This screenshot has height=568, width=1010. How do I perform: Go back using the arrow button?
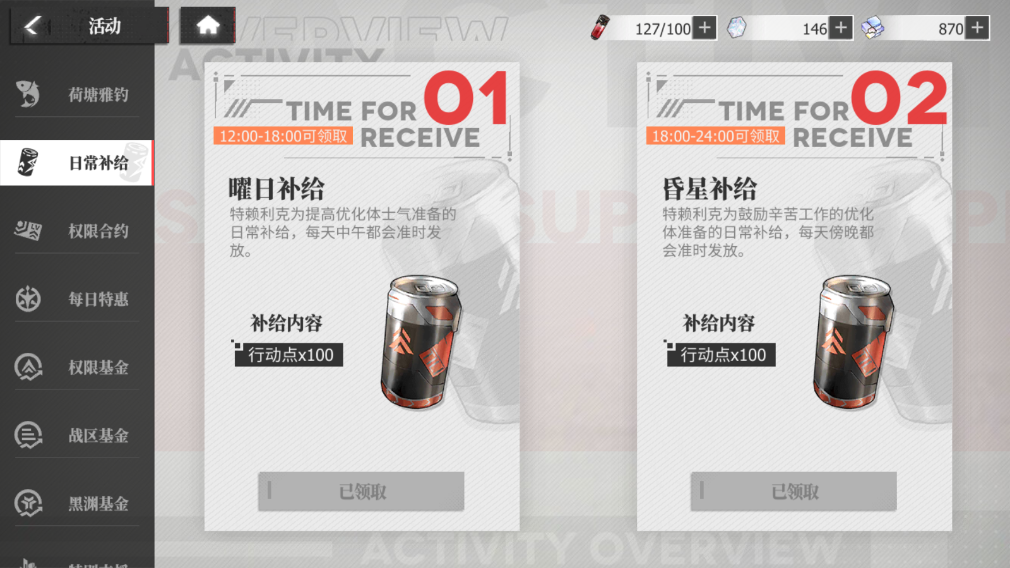[33, 27]
